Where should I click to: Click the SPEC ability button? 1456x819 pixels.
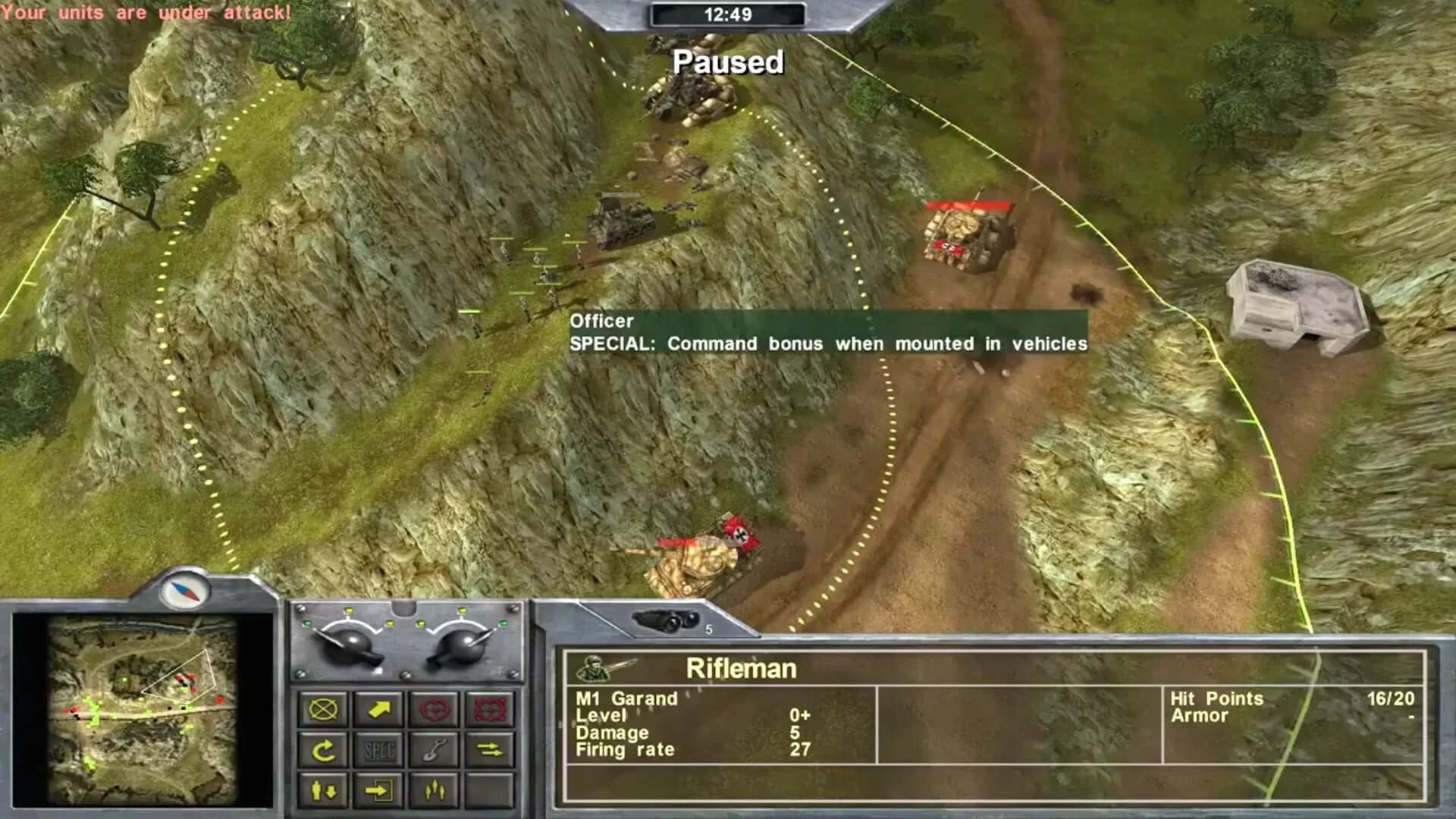coord(378,750)
